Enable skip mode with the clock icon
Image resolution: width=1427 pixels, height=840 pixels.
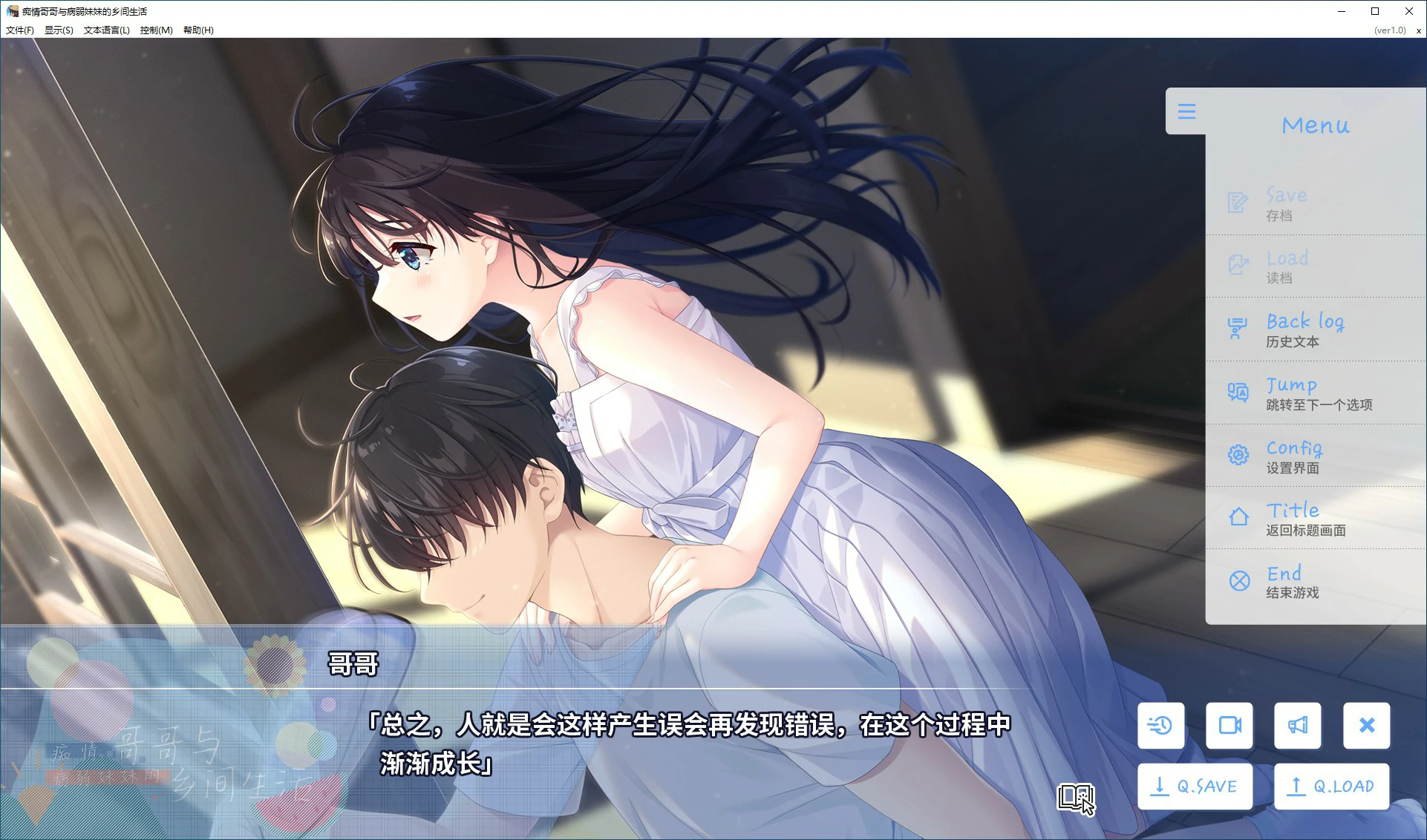tap(1160, 725)
